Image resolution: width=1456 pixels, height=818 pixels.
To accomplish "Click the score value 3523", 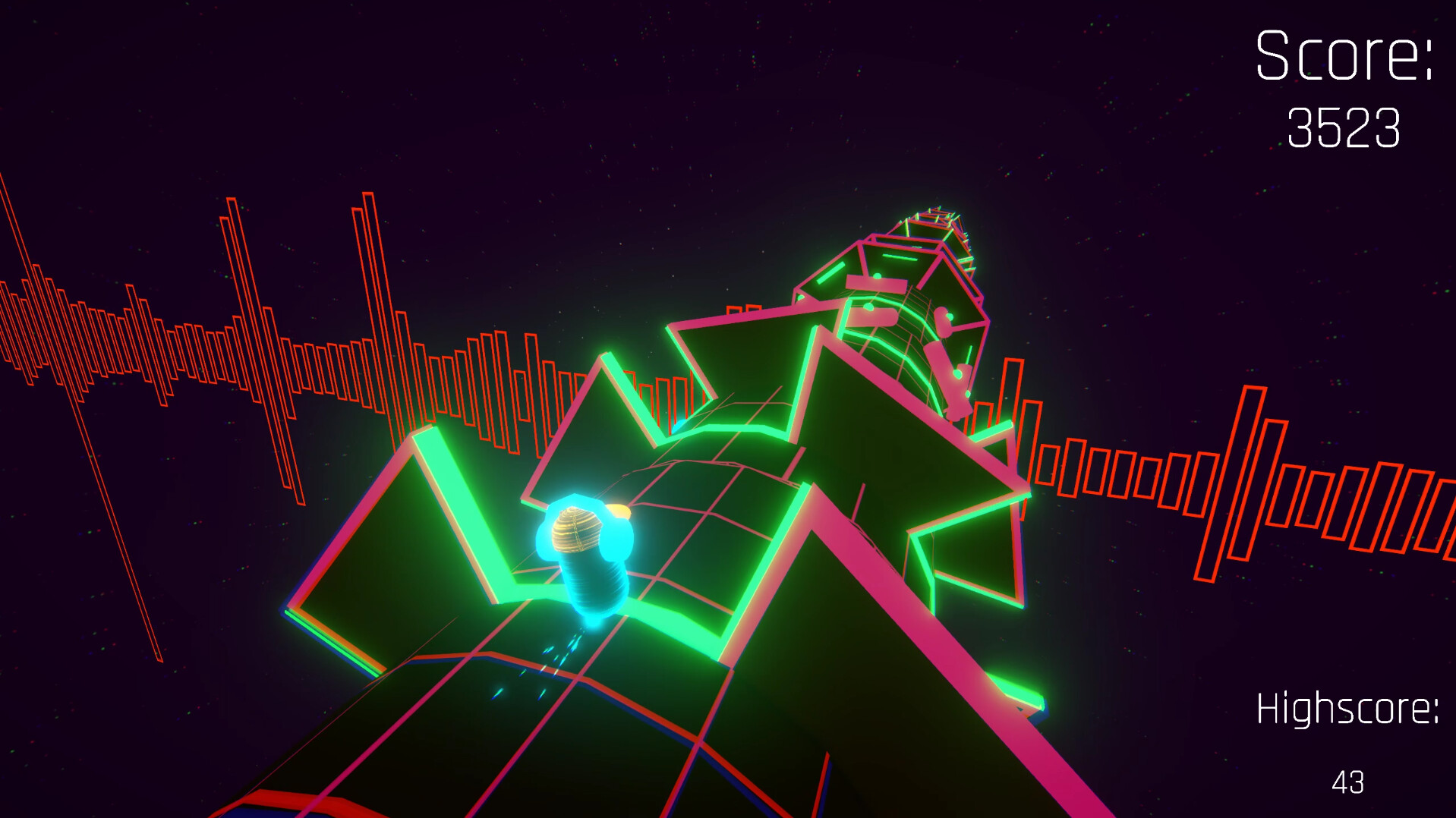I will coord(1344,129).
